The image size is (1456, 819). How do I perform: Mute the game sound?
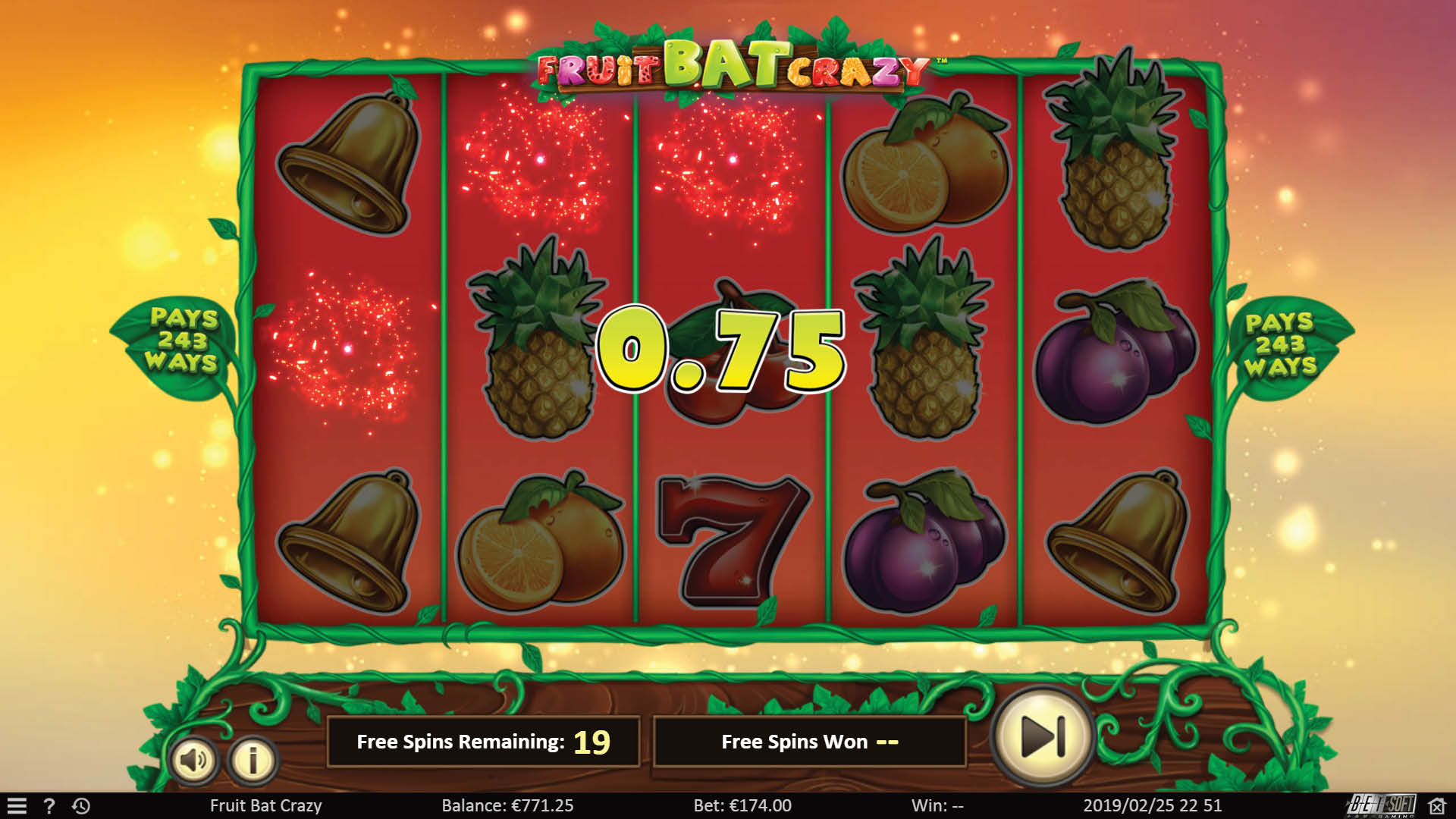196,758
